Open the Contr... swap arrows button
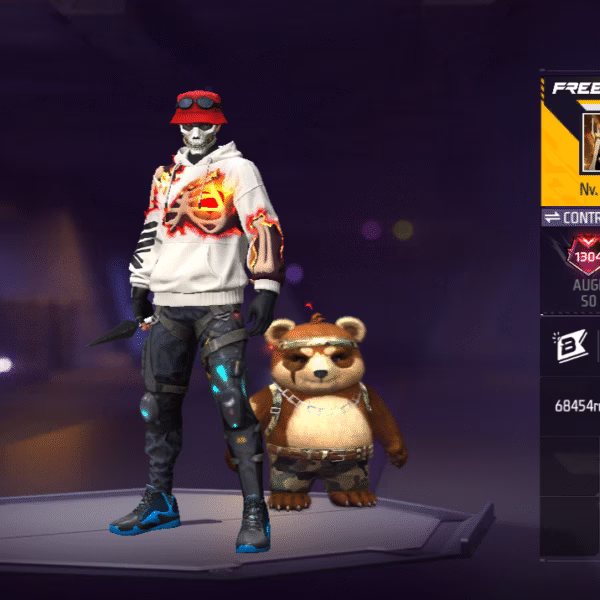The image size is (600, 600). tap(553, 217)
